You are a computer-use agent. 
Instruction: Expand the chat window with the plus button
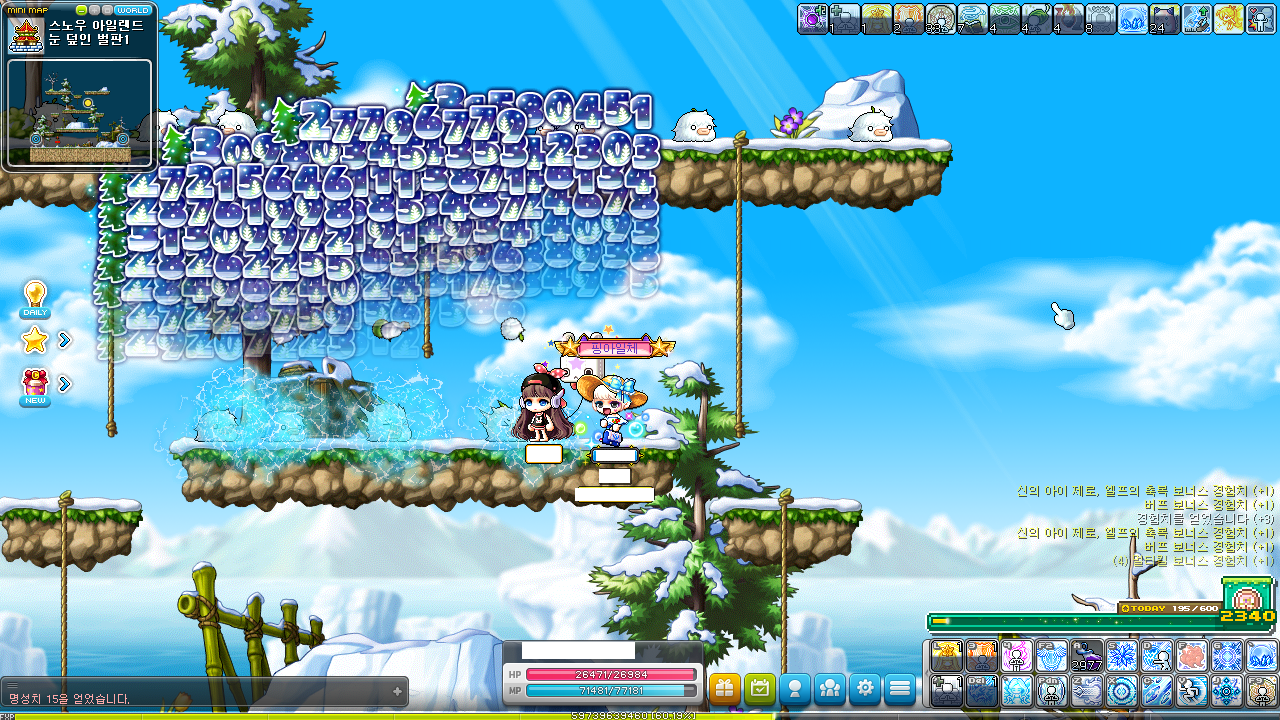pos(397,691)
